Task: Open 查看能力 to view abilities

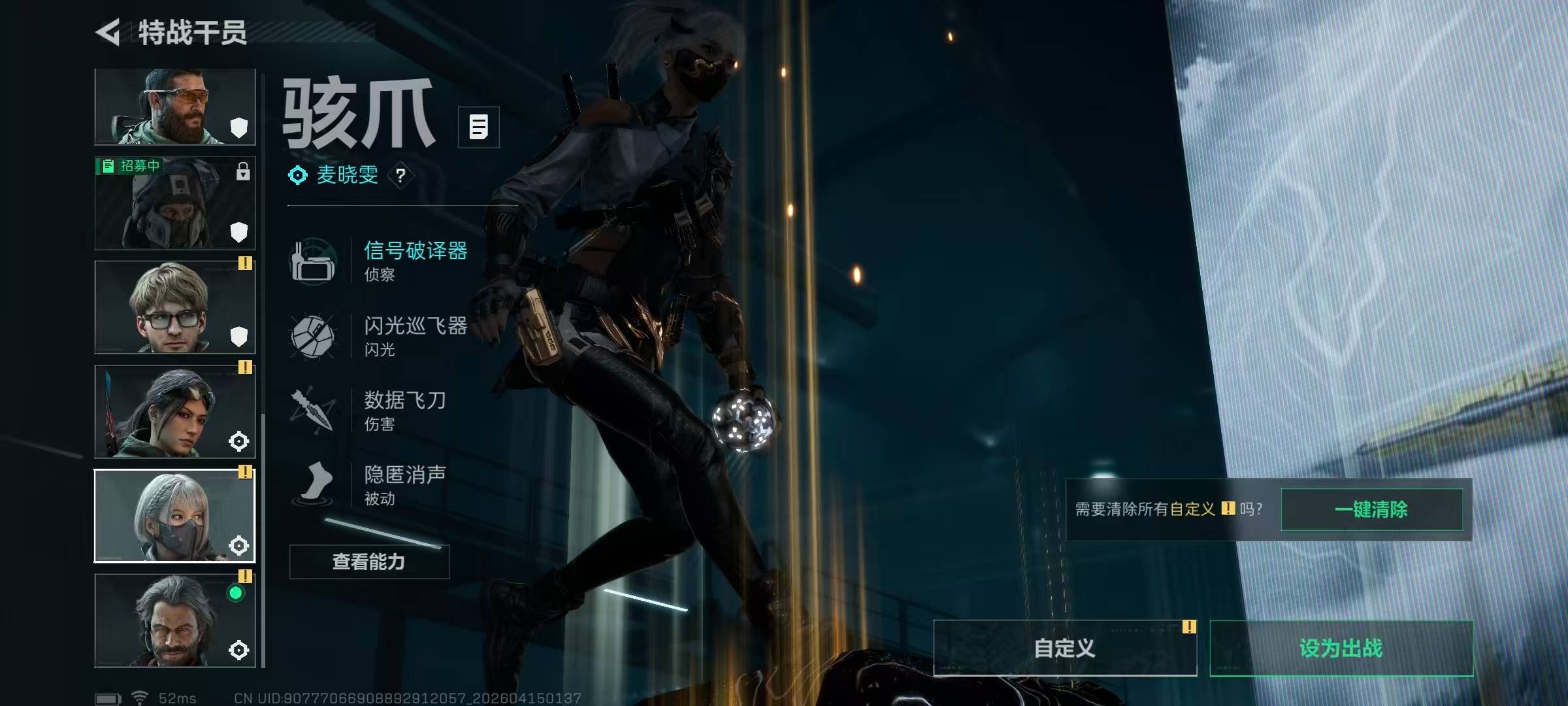Action: tap(369, 562)
